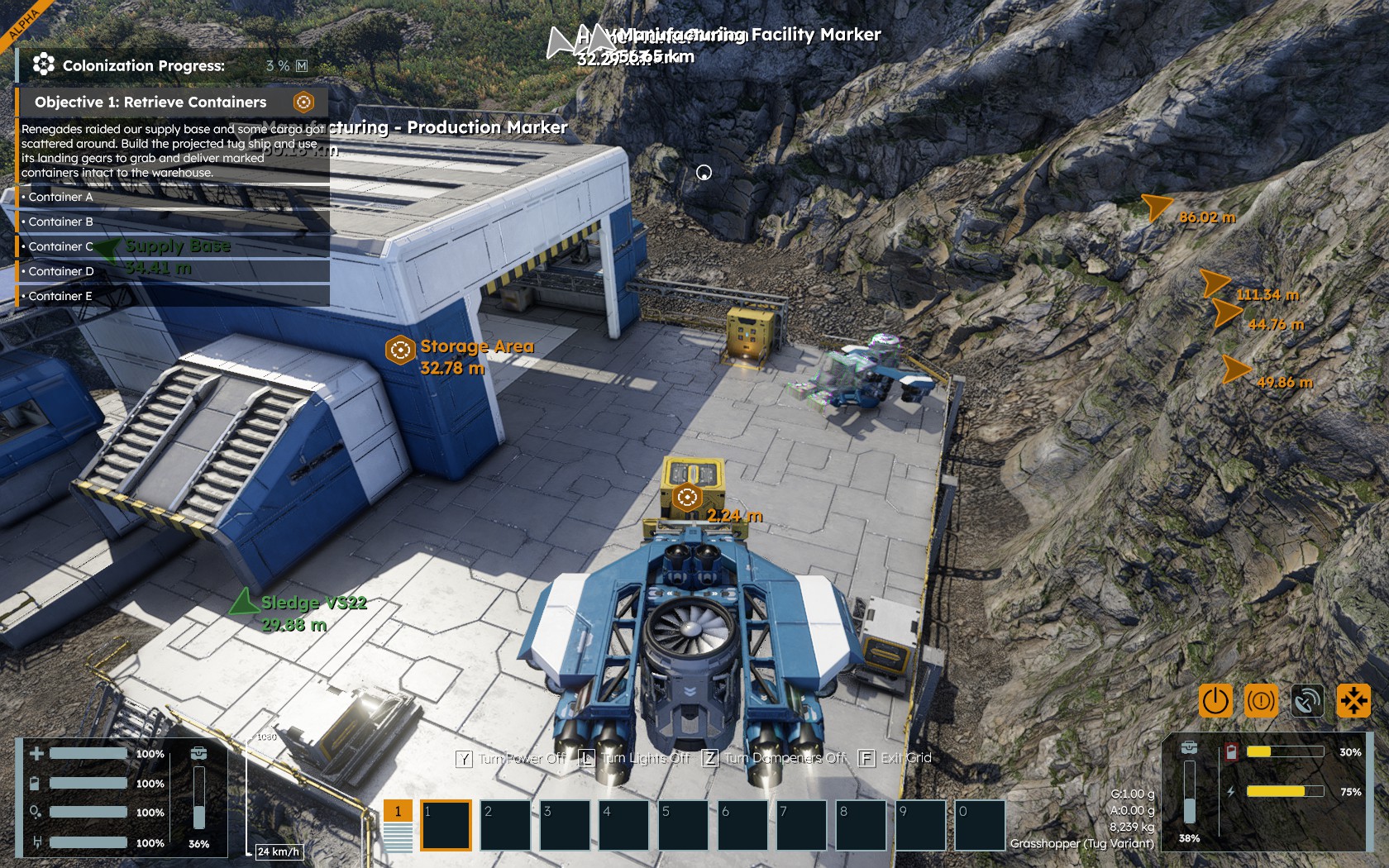This screenshot has width=1389, height=868.
Task: Toggle the parking brake warning icon
Action: [x=1261, y=701]
